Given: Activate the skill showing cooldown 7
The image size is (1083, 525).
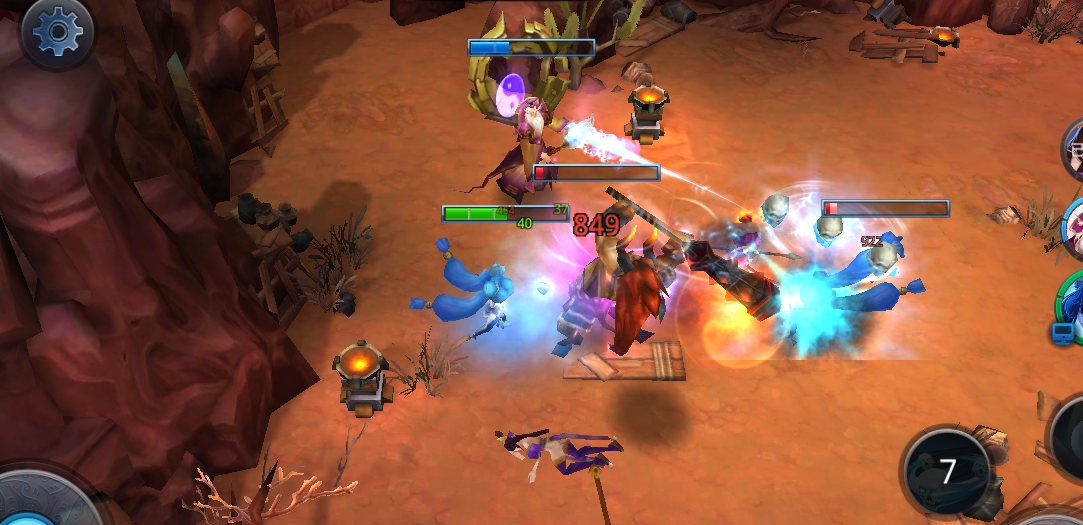Looking at the screenshot, I should tap(946, 470).
